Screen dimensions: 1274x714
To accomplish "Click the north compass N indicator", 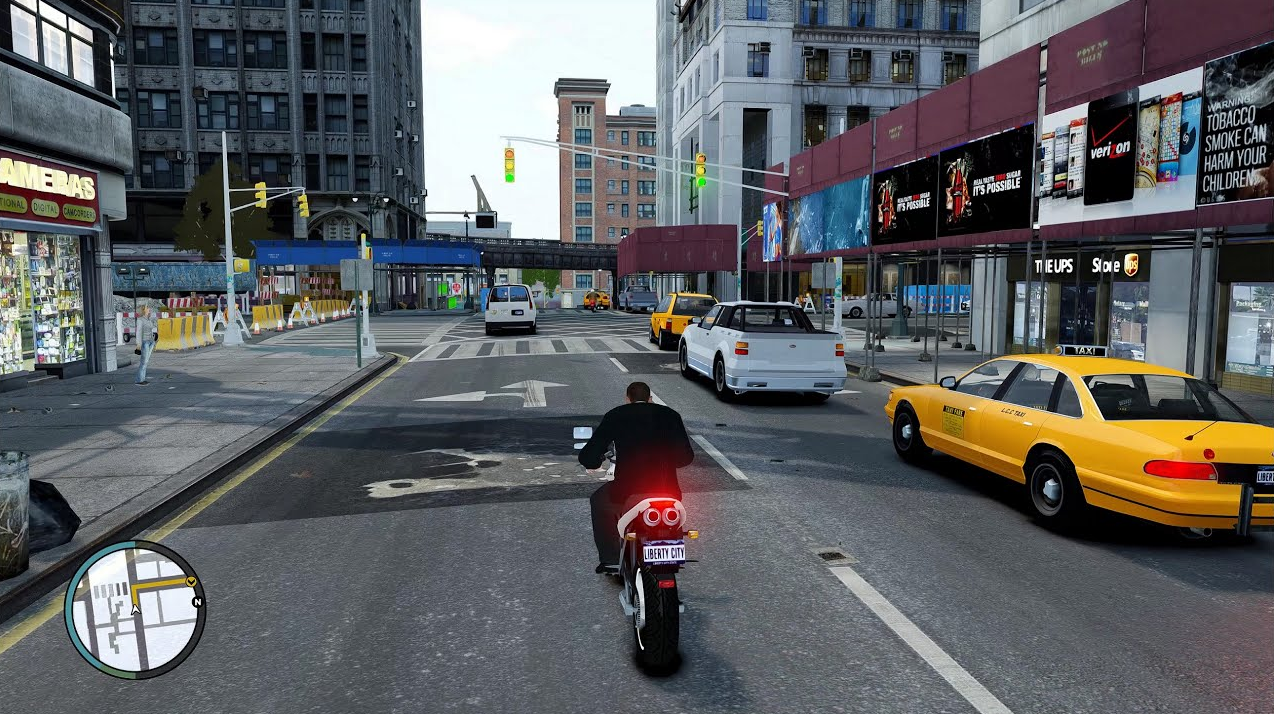I will tap(197, 602).
